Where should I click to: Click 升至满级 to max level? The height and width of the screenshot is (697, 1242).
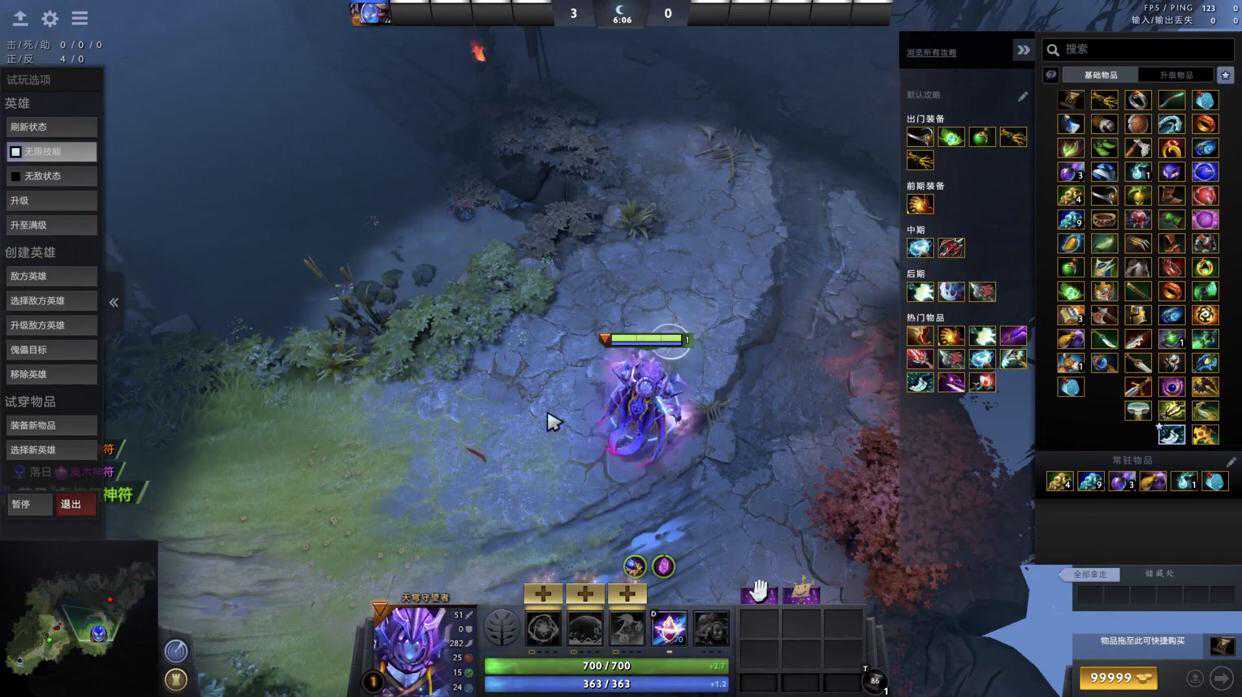[51, 225]
